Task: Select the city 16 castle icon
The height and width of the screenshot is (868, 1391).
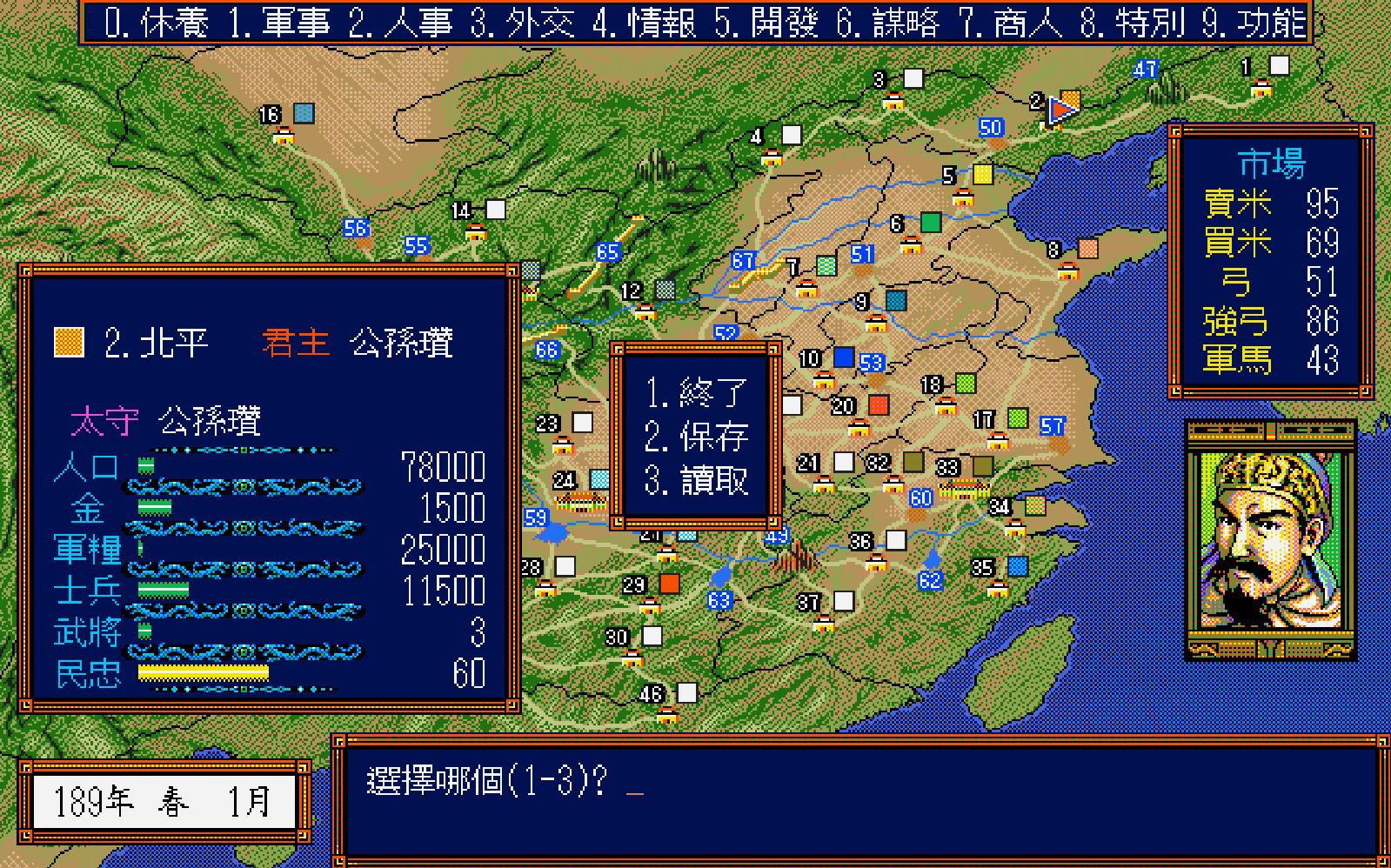Action: [284, 136]
